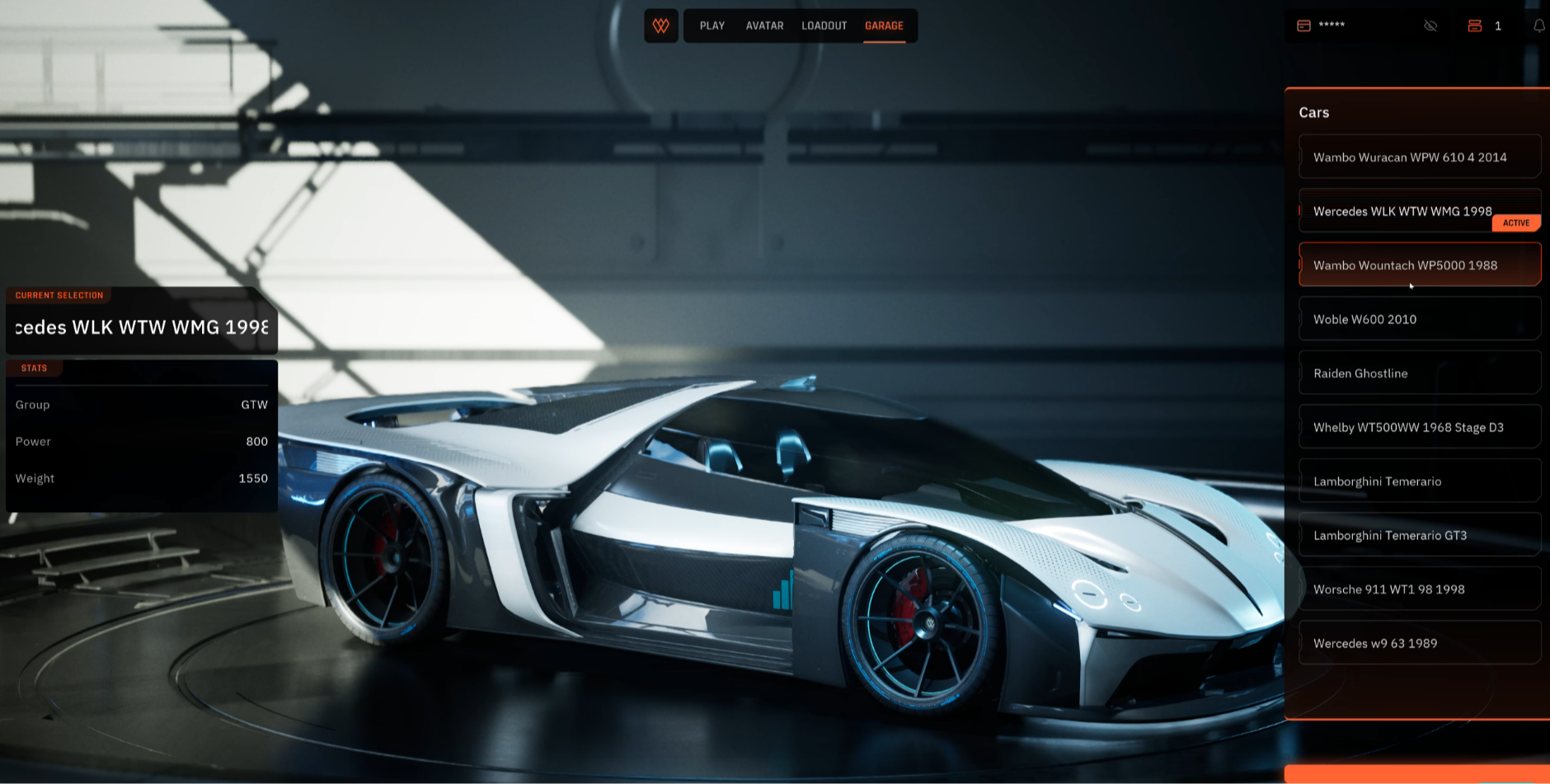Pick the Lamborghini Temerario entry

click(1419, 481)
